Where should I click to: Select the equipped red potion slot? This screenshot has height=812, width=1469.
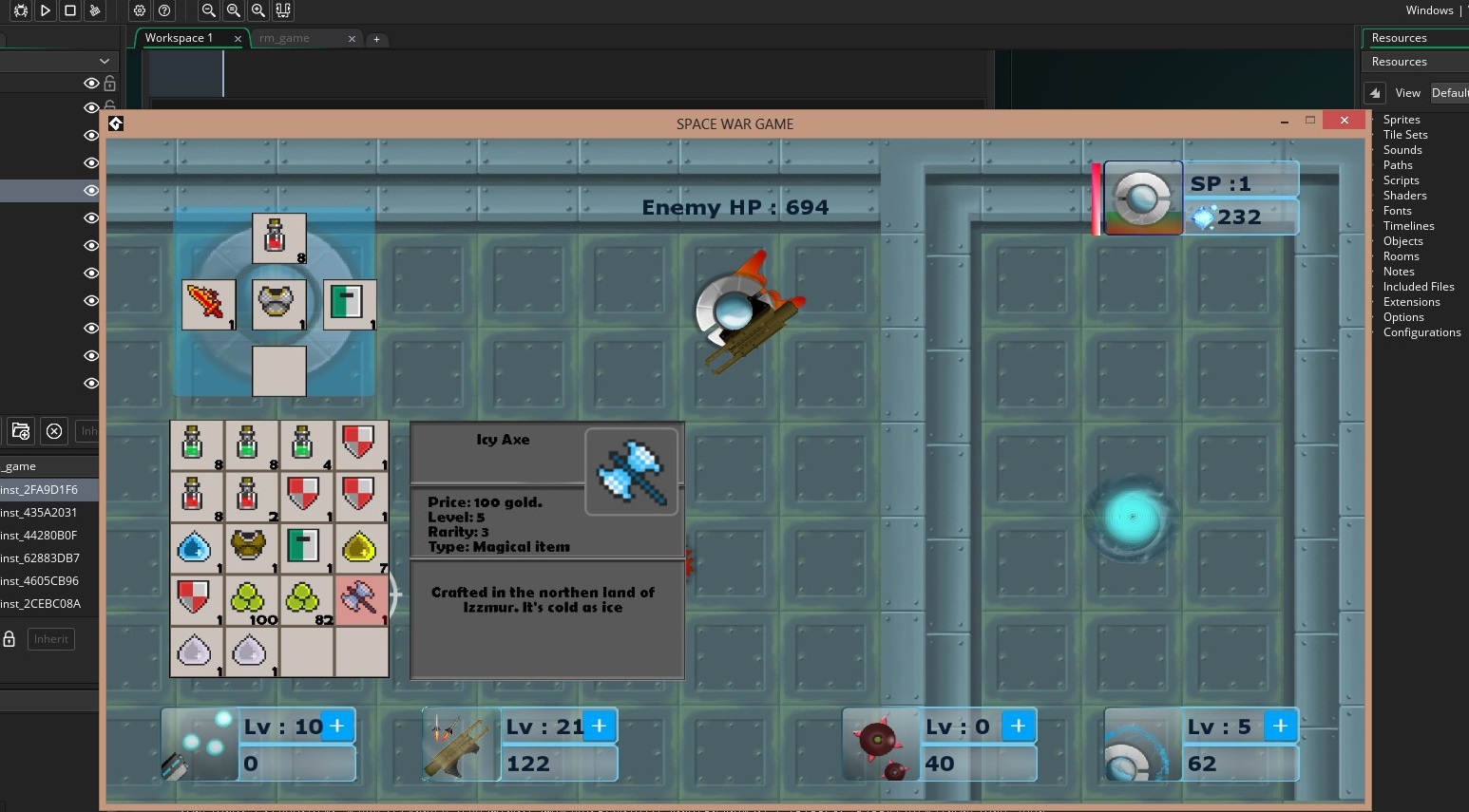tap(278, 238)
